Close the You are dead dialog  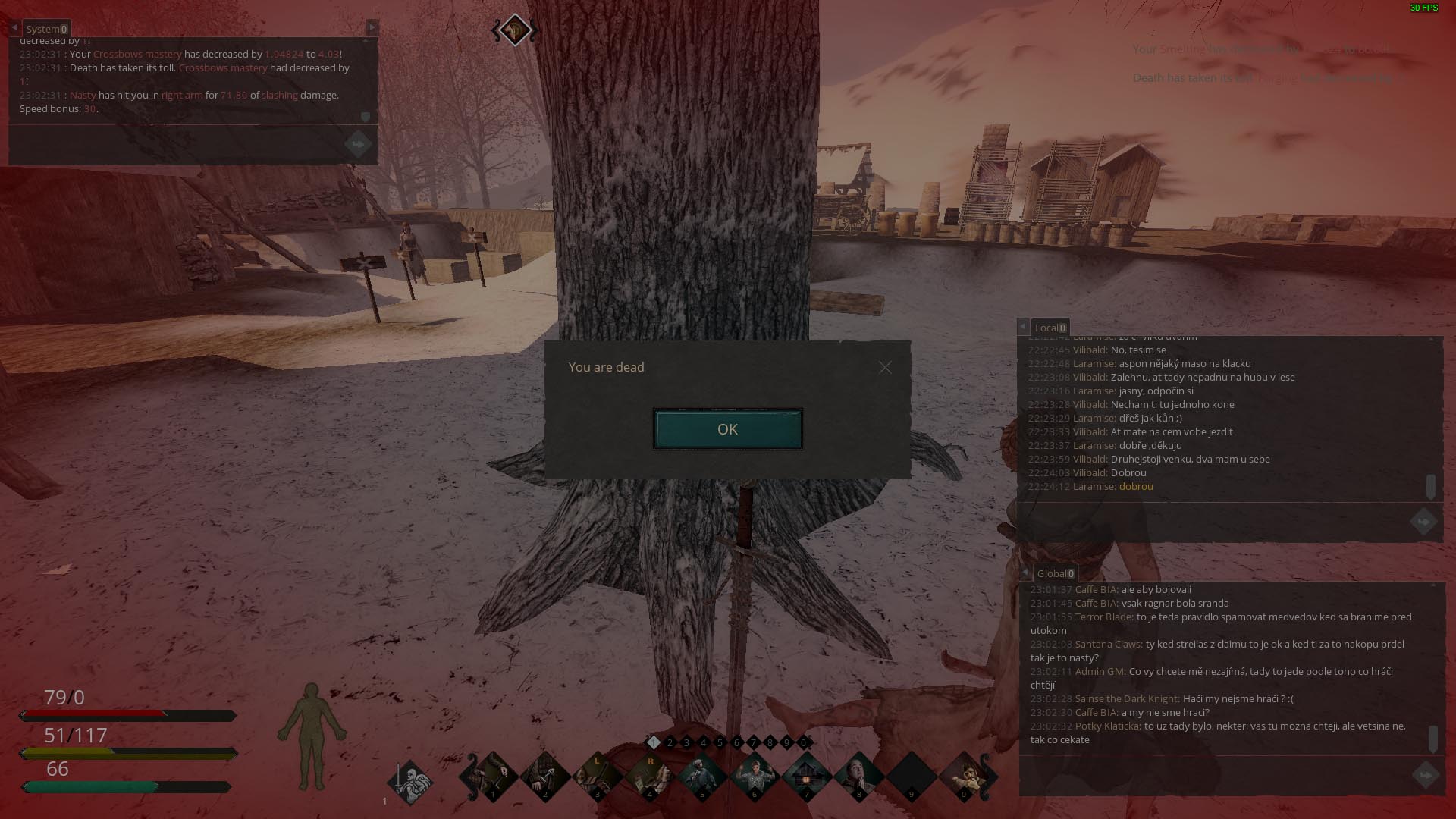pyautogui.click(x=885, y=368)
